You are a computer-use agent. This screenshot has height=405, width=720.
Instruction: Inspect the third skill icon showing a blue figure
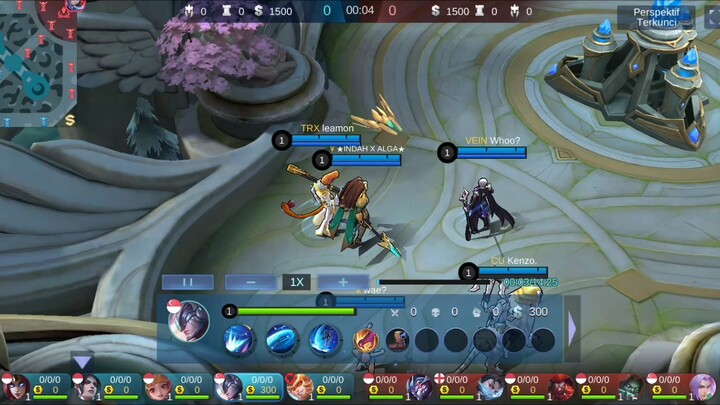324,340
